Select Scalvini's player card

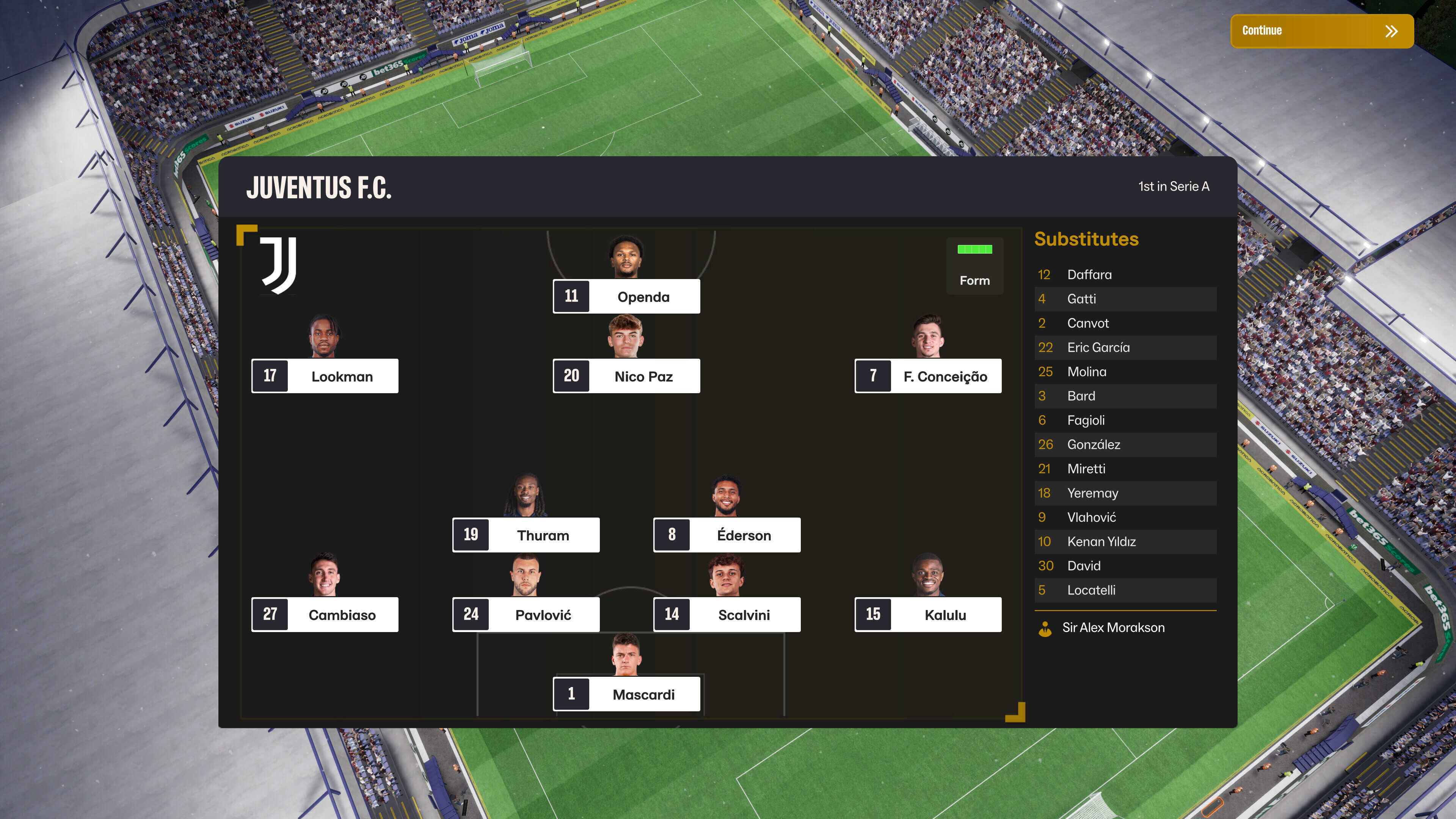(727, 614)
